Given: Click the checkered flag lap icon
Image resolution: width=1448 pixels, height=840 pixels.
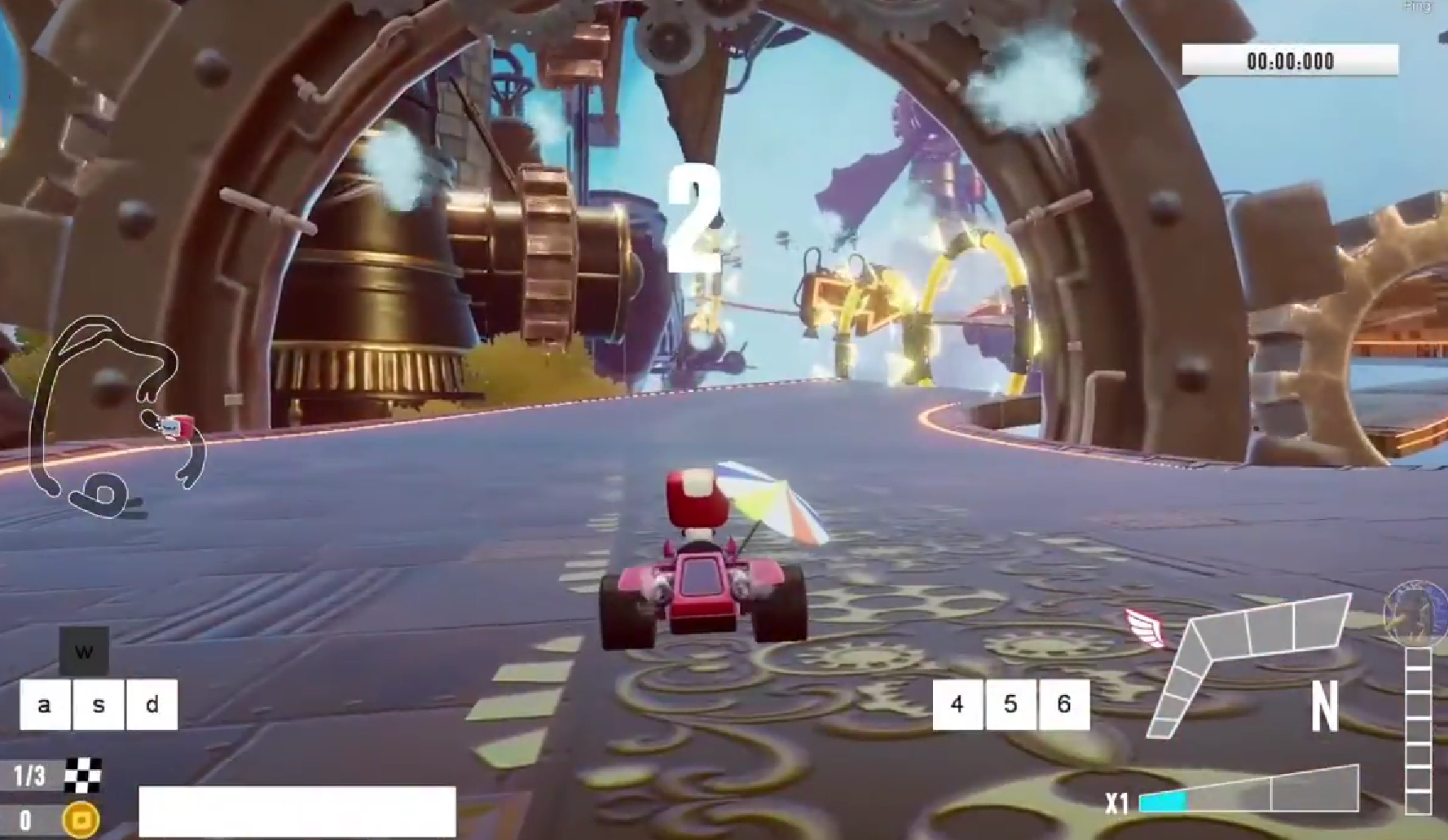Looking at the screenshot, I should 83,775.
